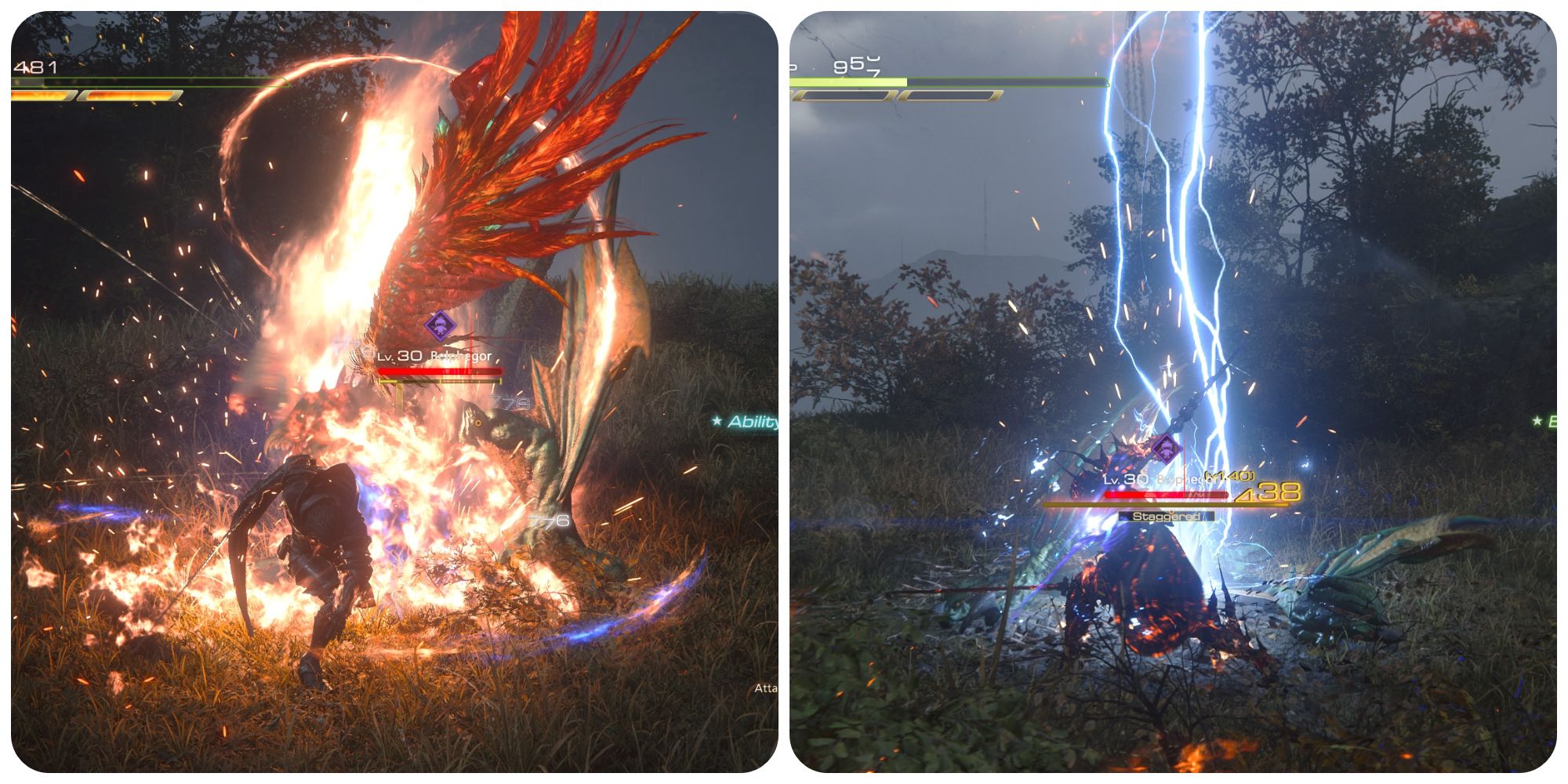Toggle the Staggered status banner under Belphegor's bar
The height and width of the screenshot is (784, 1568).
click(x=1166, y=517)
